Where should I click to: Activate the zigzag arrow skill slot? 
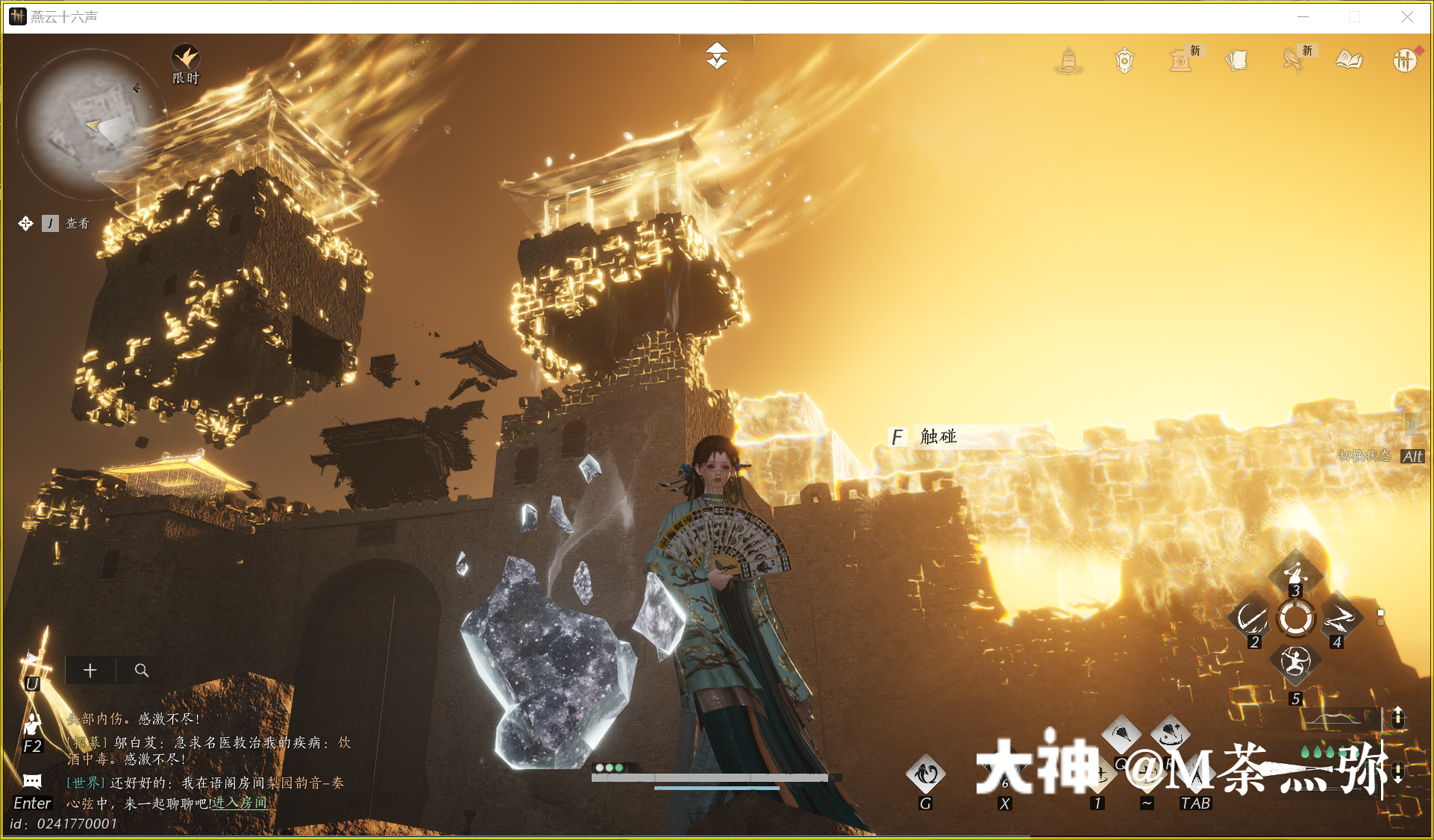(1339, 618)
